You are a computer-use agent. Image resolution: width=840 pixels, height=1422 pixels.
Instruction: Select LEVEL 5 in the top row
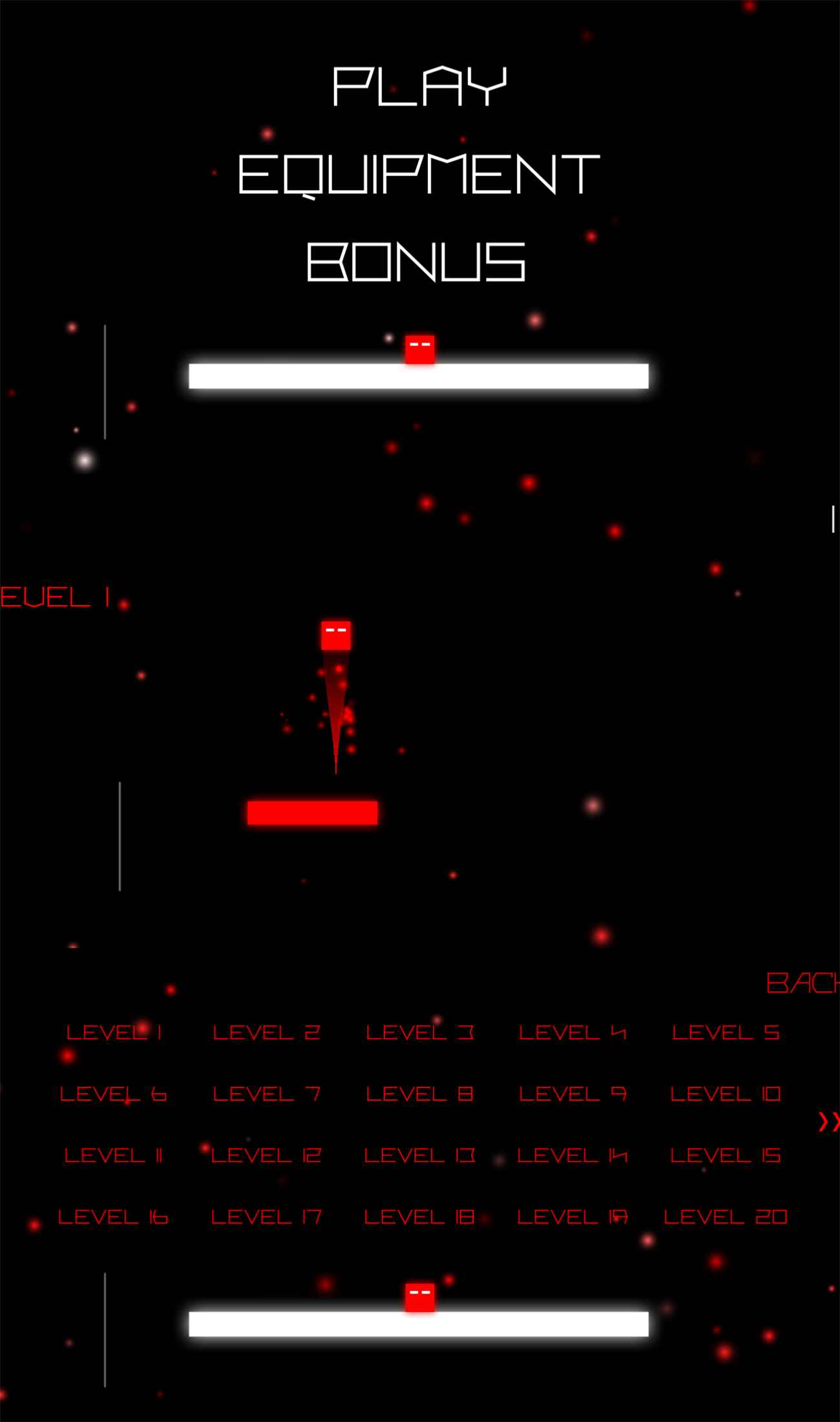tap(726, 1033)
